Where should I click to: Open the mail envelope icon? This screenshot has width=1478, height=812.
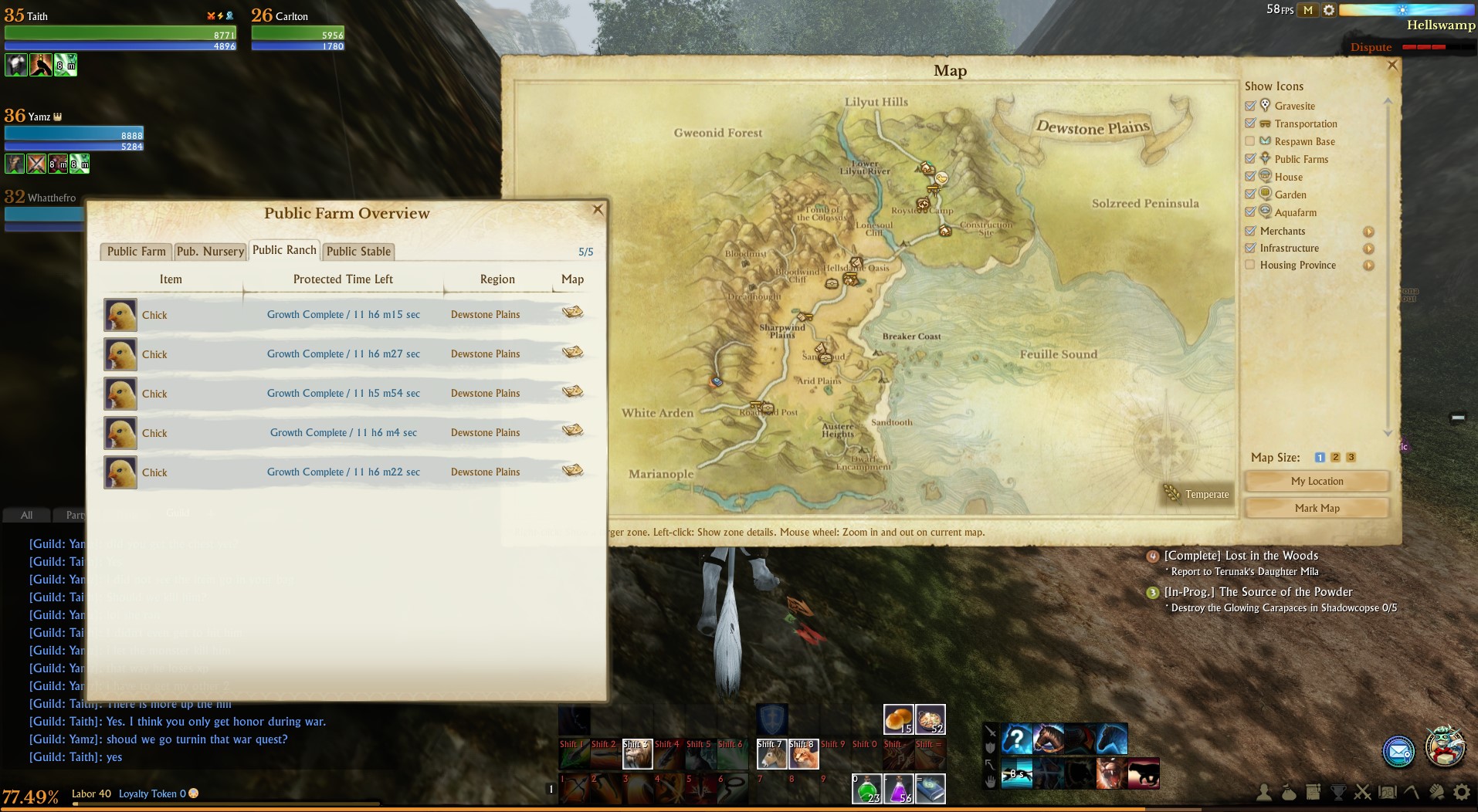[1398, 751]
